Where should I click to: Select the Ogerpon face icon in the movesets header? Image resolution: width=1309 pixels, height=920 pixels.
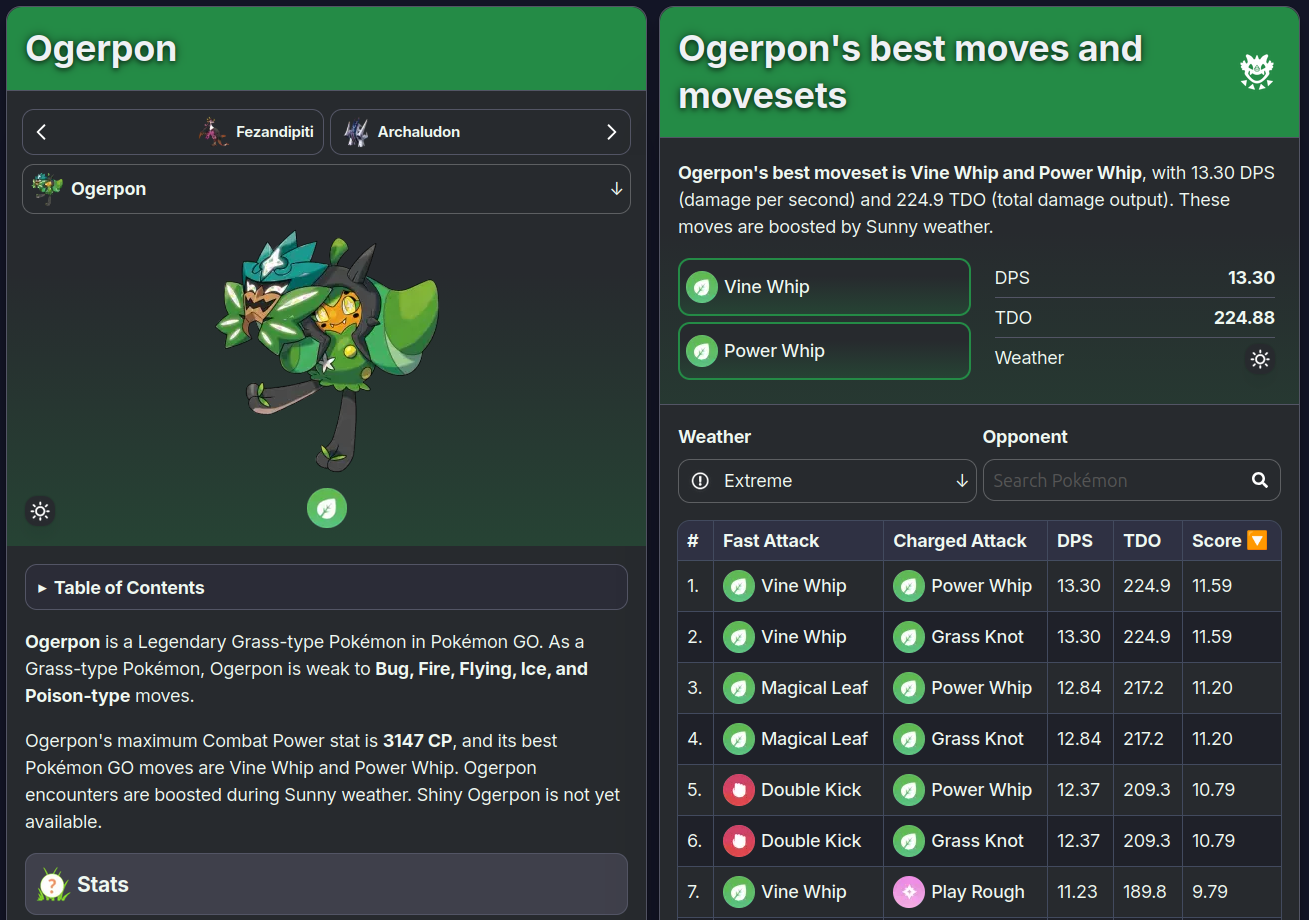click(1256, 71)
